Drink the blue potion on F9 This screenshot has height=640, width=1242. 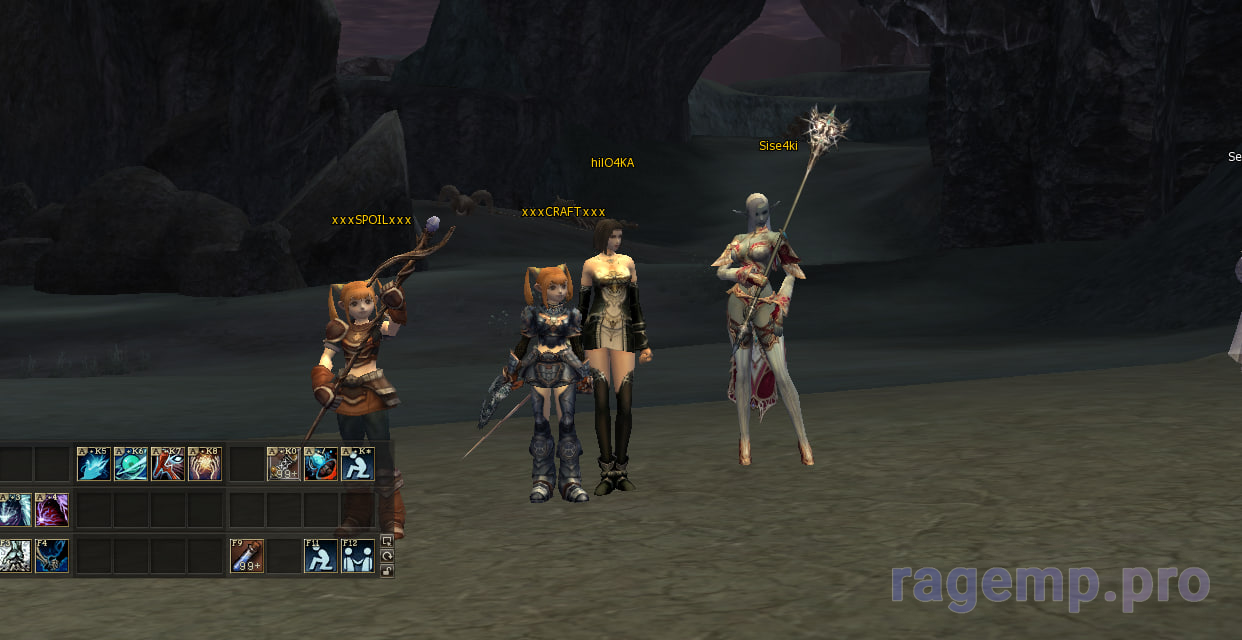click(246, 556)
